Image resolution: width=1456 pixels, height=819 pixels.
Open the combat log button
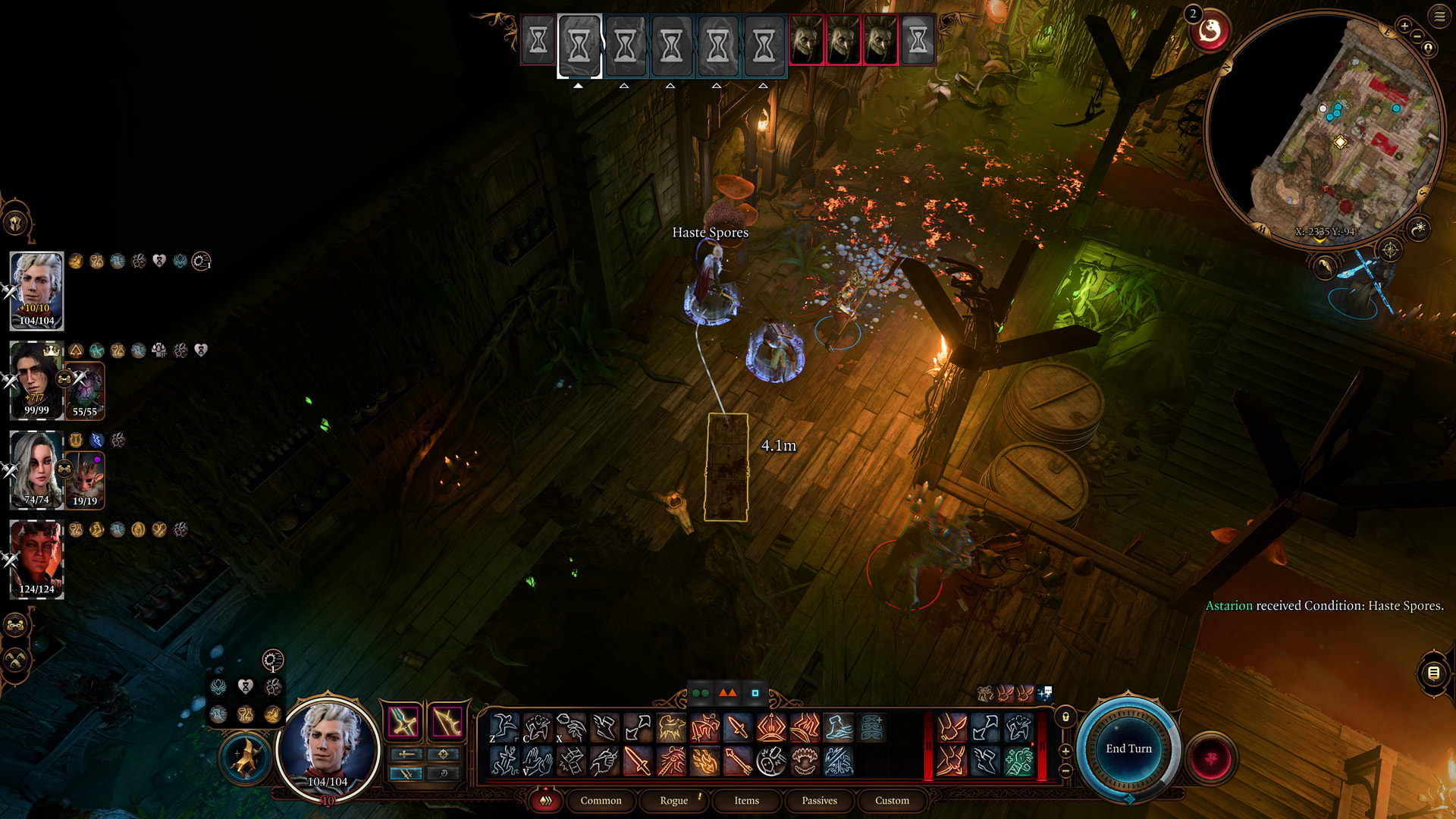pyautogui.click(x=1433, y=673)
